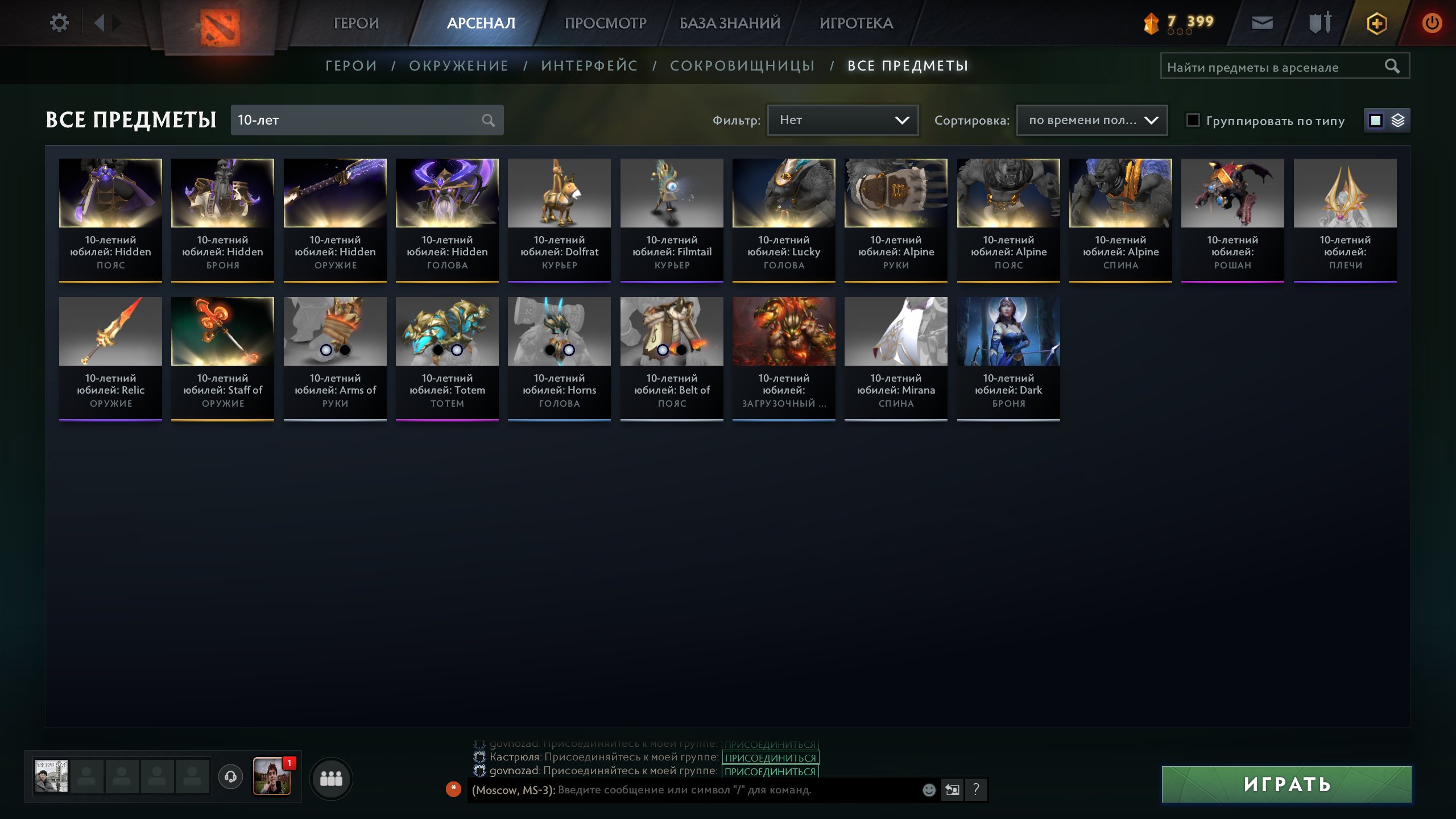Image resolution: width=1456 pixels, height=819 pixels.
Task: Enable 'Группировать по типу' checkbox
Action: coord(1193,120)
